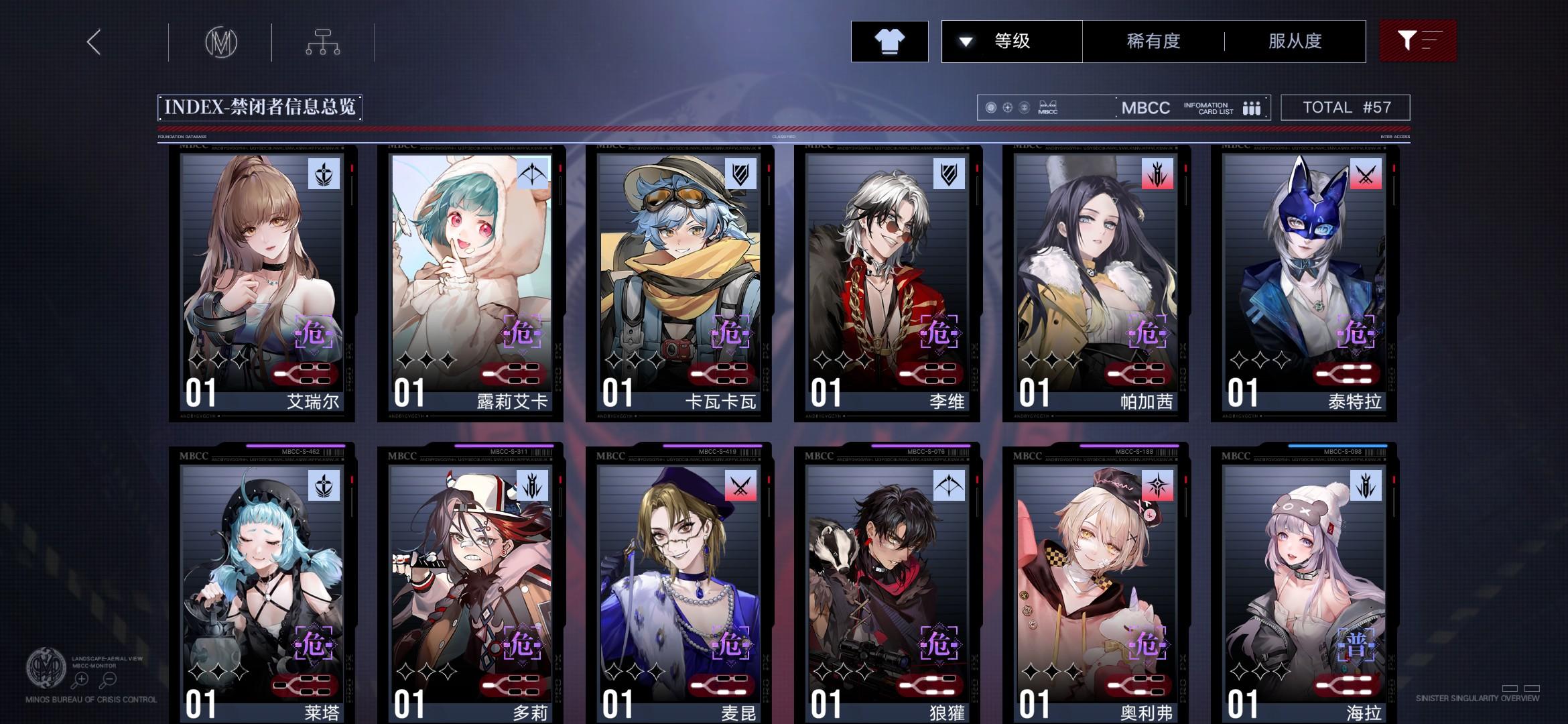The height and width of the screenshot is (724, 1568).
Task: Open the outfit filter shirt icon
Action: pyautogui.click(x=889, y=42)
